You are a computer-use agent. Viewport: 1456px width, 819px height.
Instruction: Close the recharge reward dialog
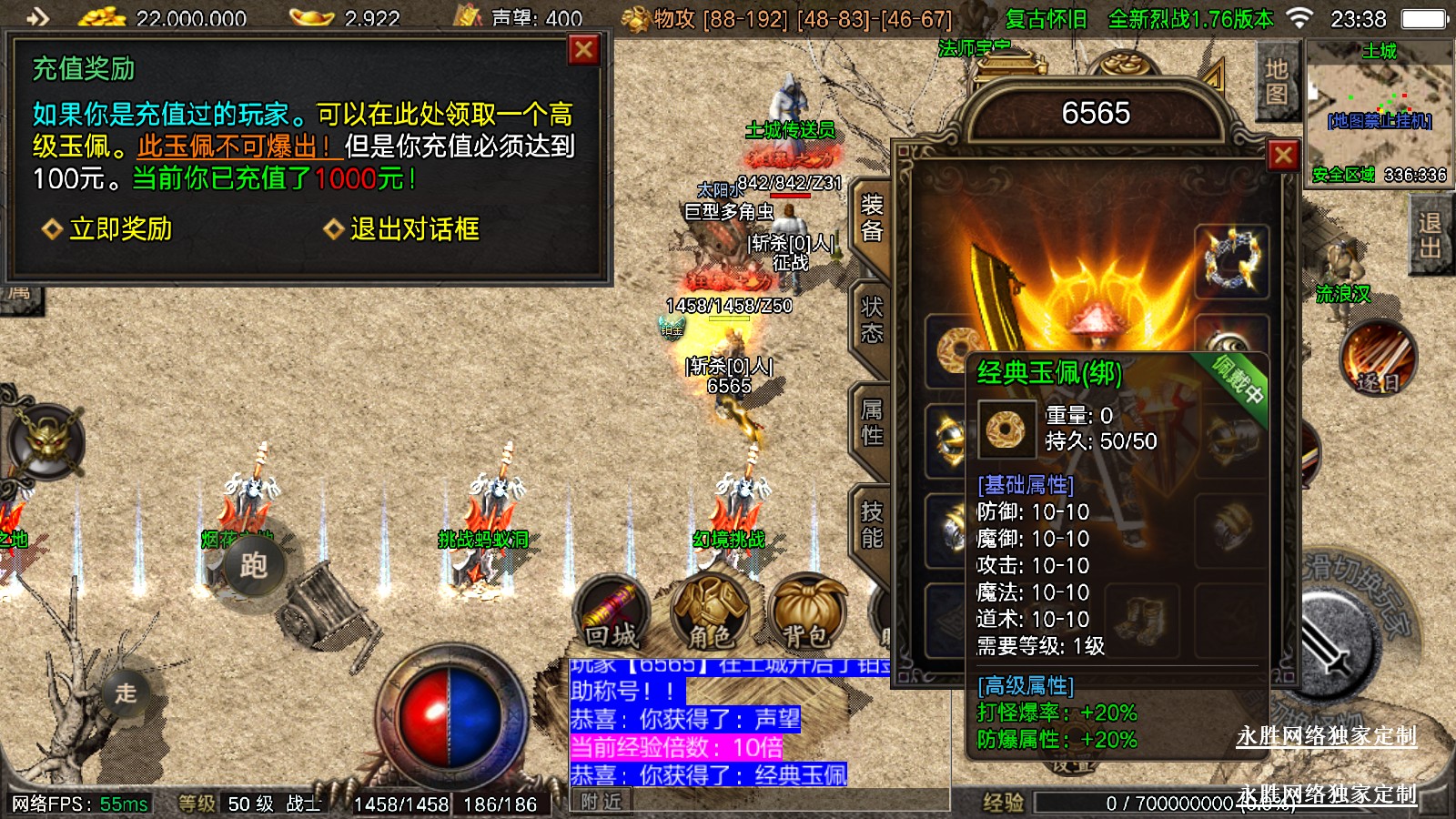click(583, 50)
